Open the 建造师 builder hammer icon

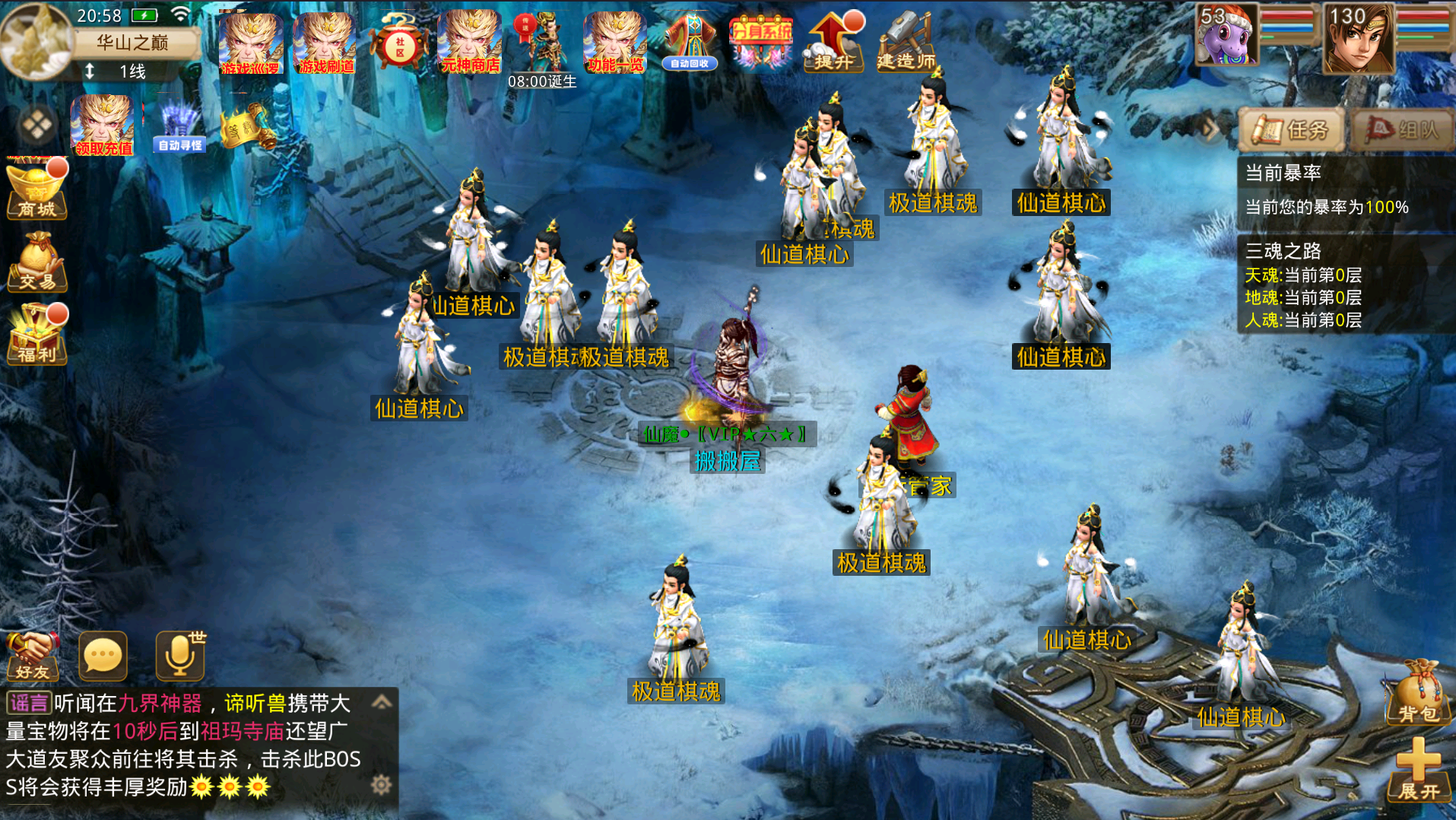pos(906,44)
